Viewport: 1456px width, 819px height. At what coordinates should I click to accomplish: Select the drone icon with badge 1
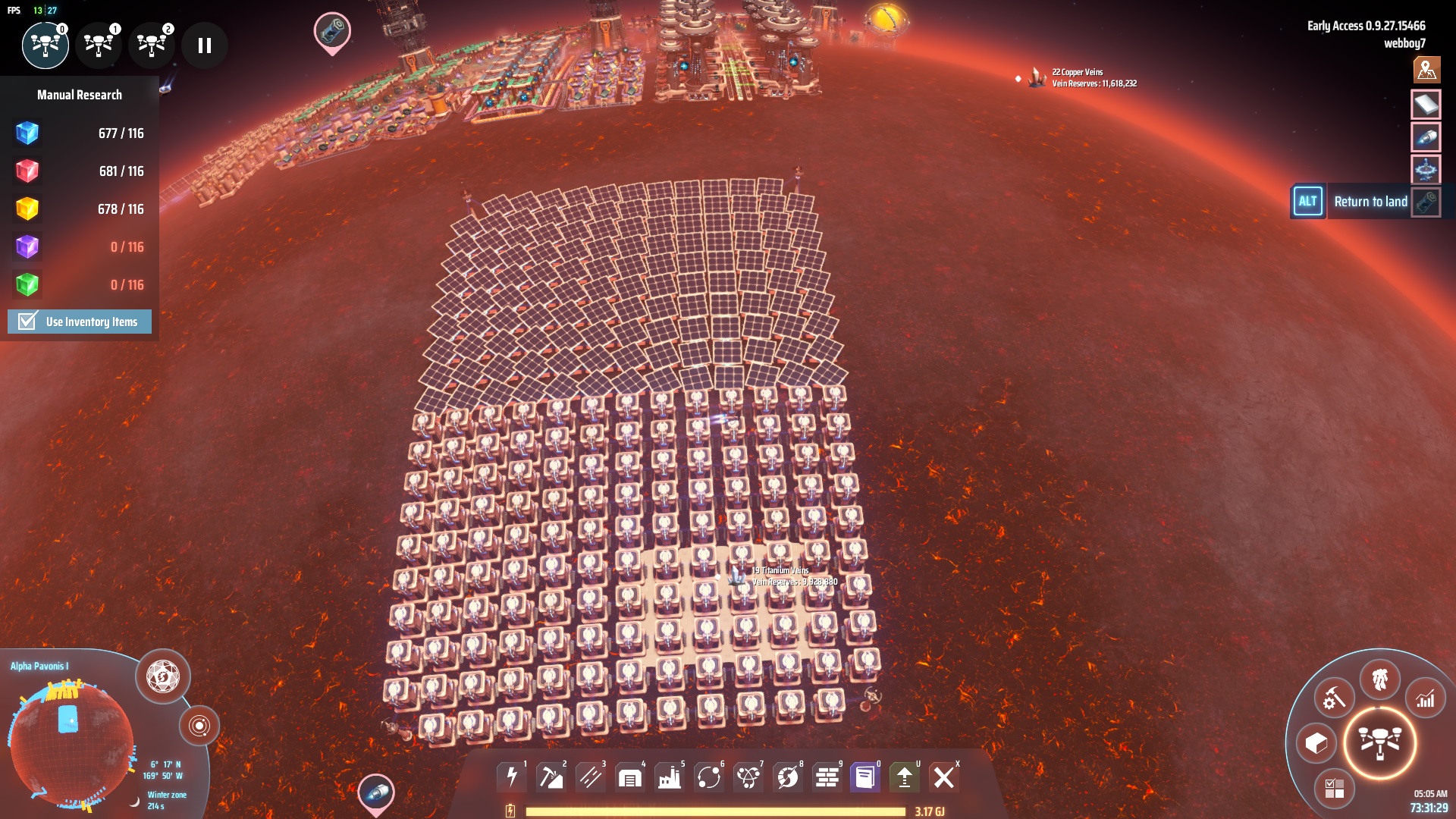pos(99,45)
